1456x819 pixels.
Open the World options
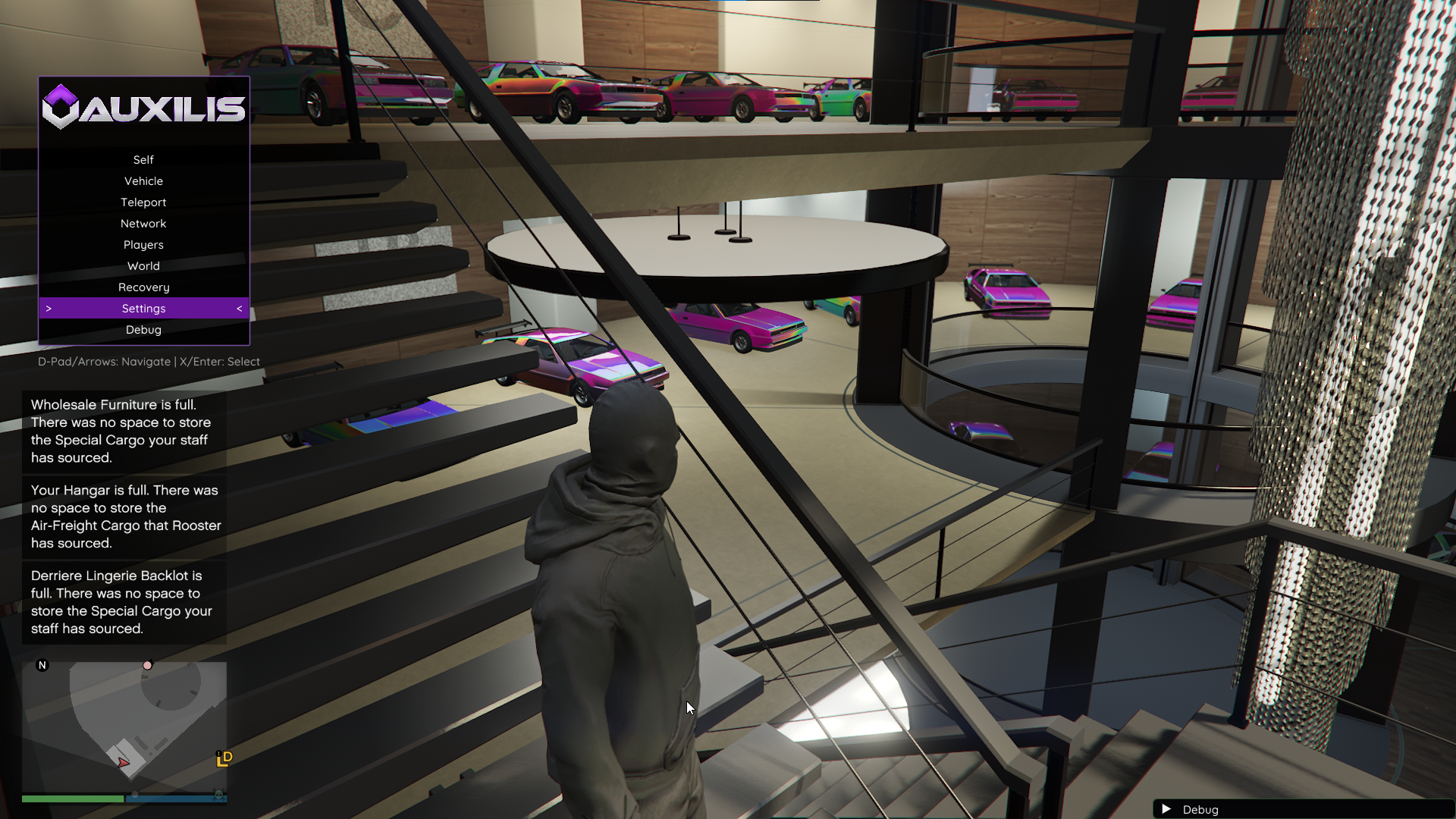click(x=143, y=265)
